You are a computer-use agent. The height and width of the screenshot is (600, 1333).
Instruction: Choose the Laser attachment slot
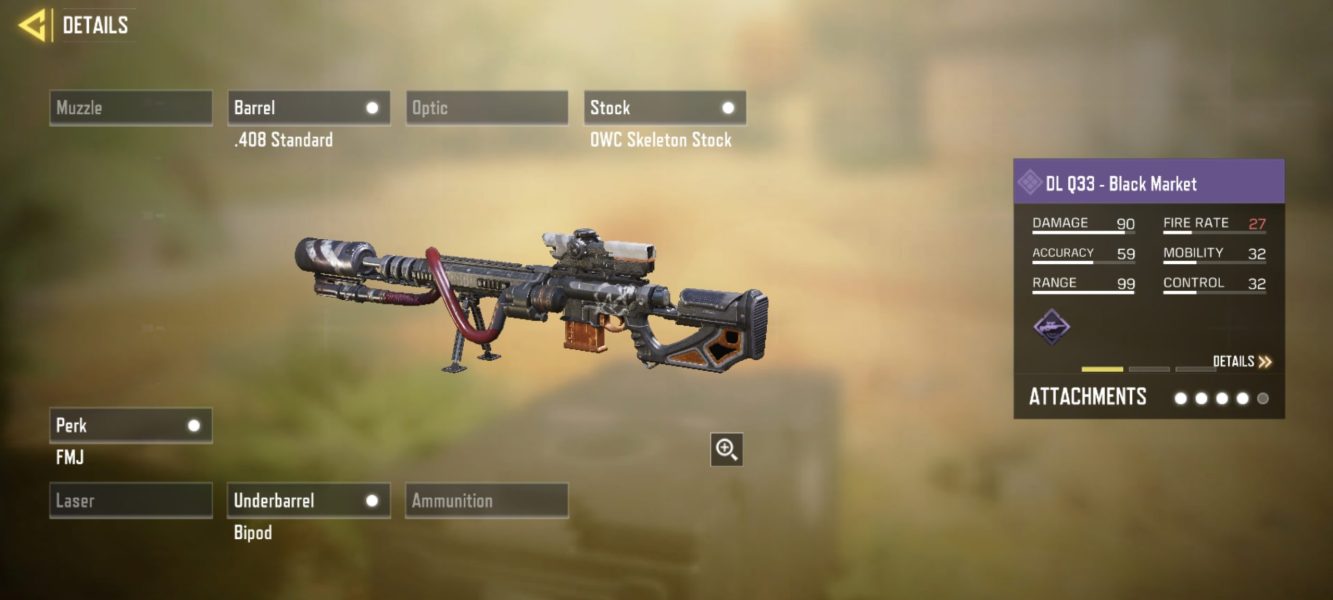(131, 501)
